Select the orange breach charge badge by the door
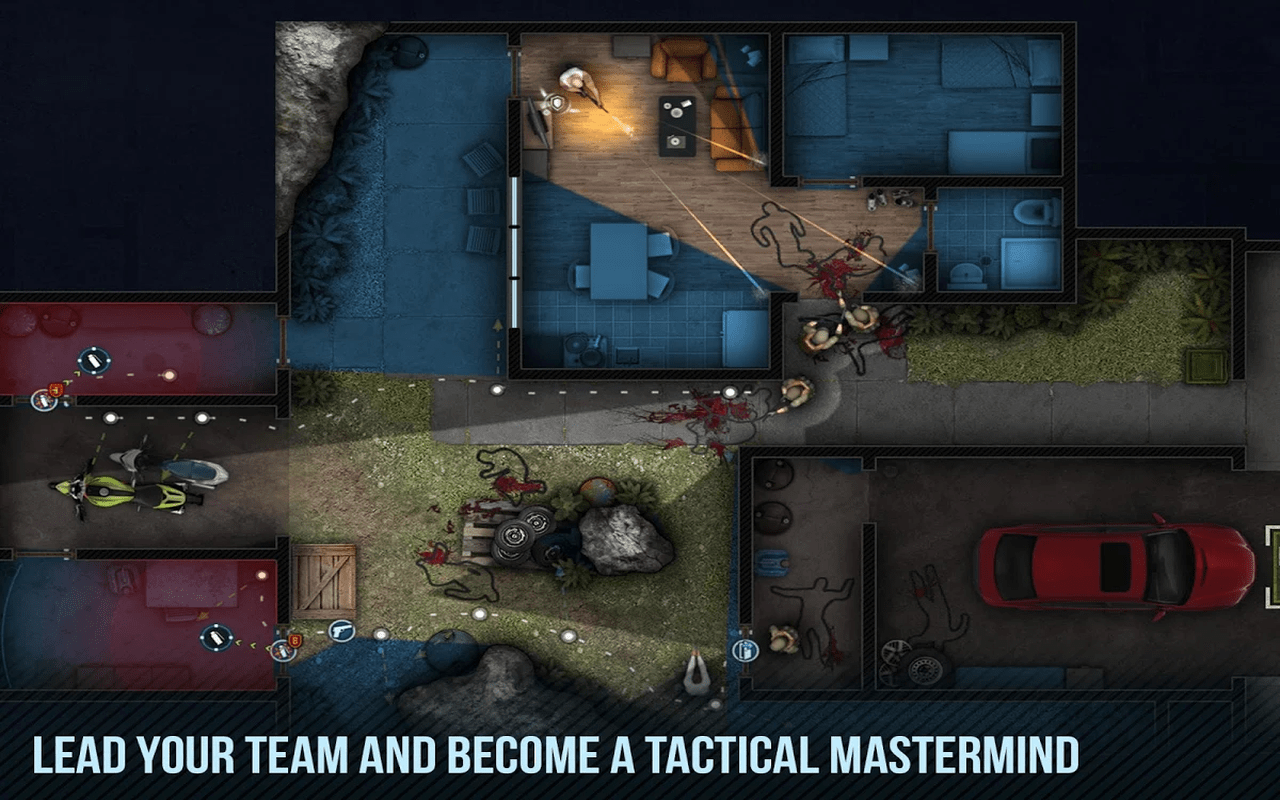 (x=55, y=390)
